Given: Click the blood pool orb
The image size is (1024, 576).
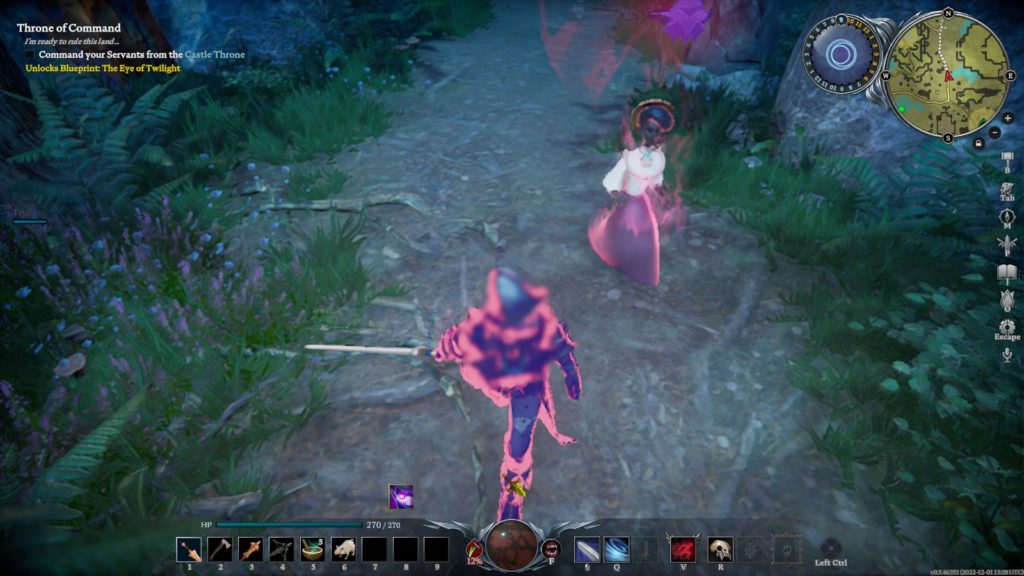Looking at the screenshot, I should (512, 545).
